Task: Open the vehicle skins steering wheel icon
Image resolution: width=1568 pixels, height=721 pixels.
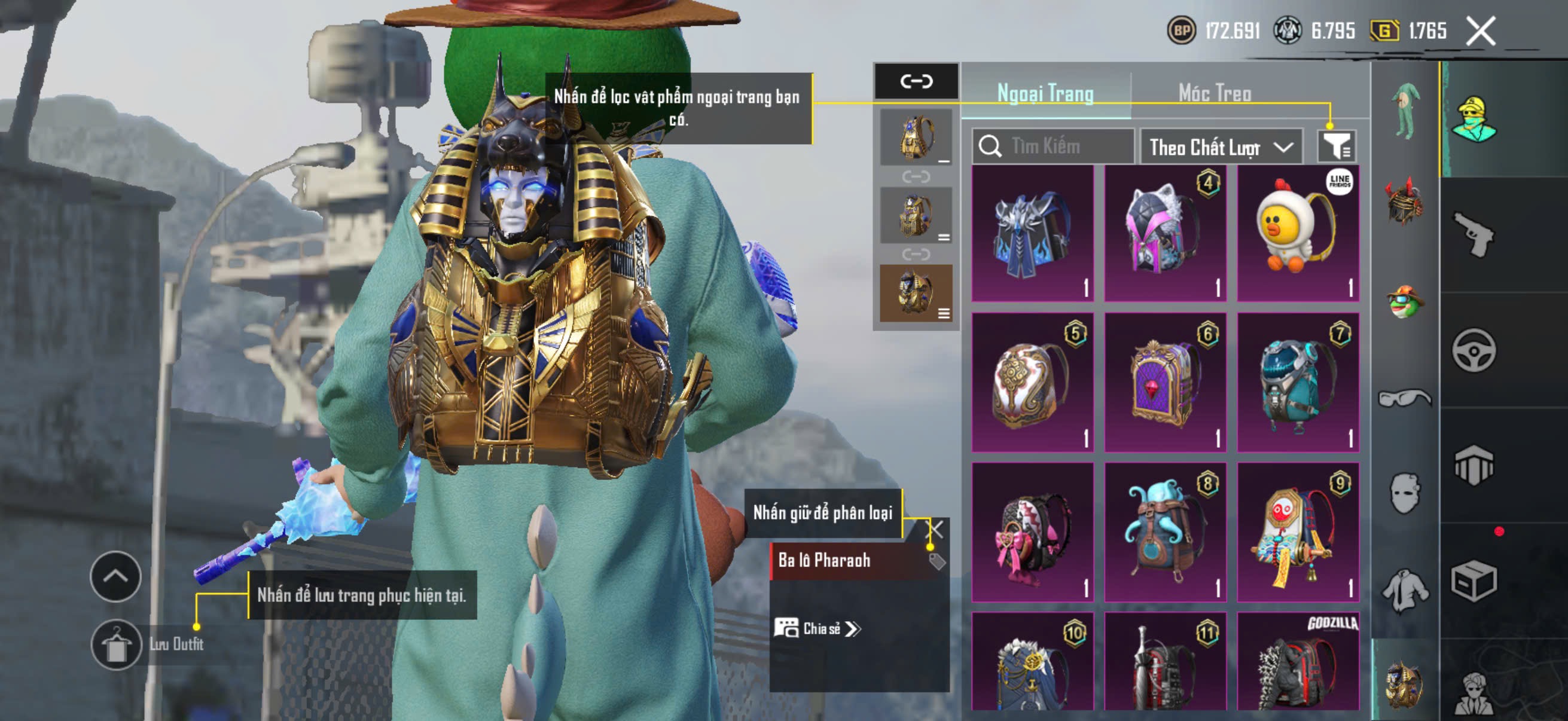Action: (1475, 349)
